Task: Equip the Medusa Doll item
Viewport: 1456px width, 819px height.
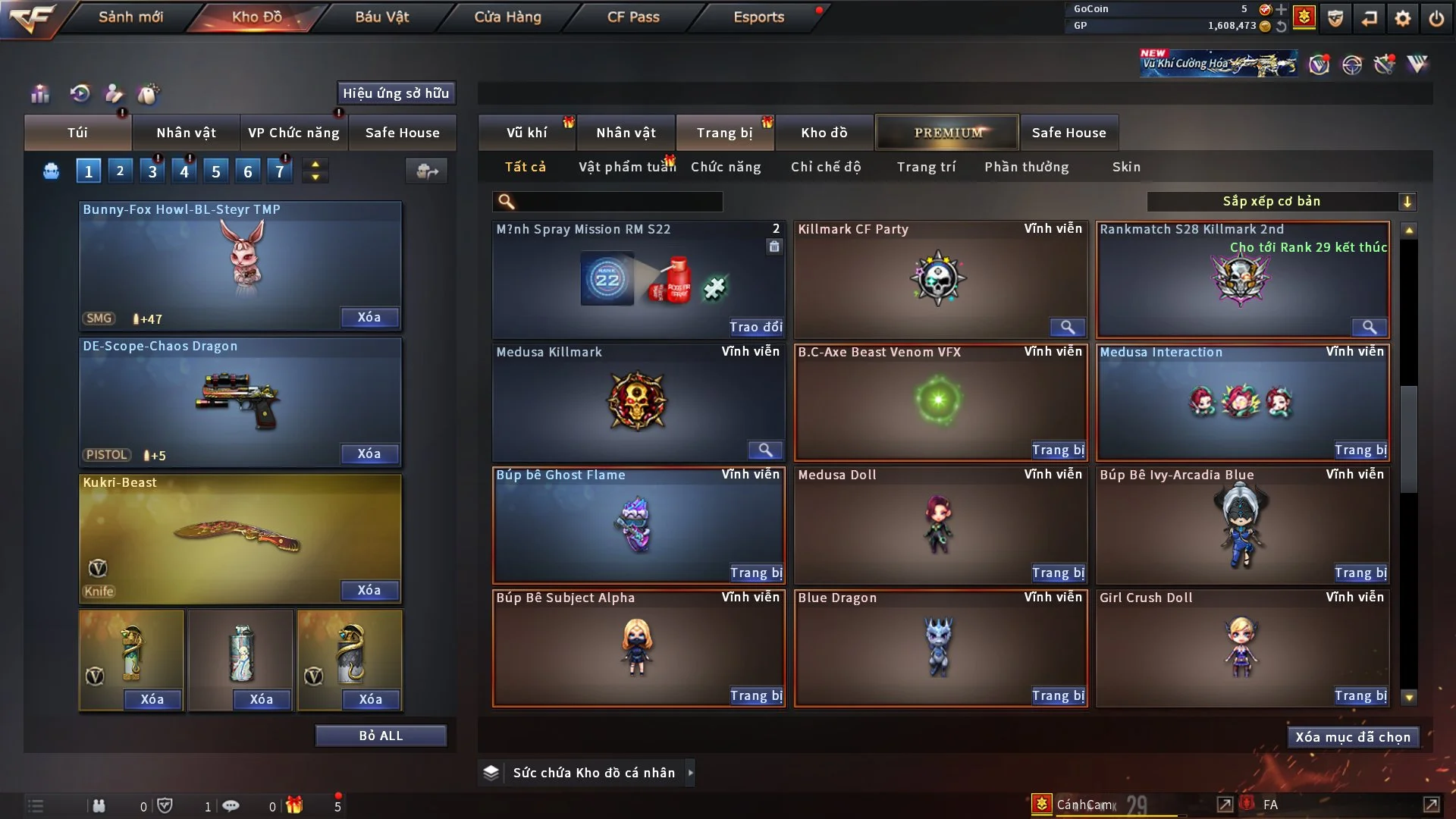Action: tap(1058, 573)
